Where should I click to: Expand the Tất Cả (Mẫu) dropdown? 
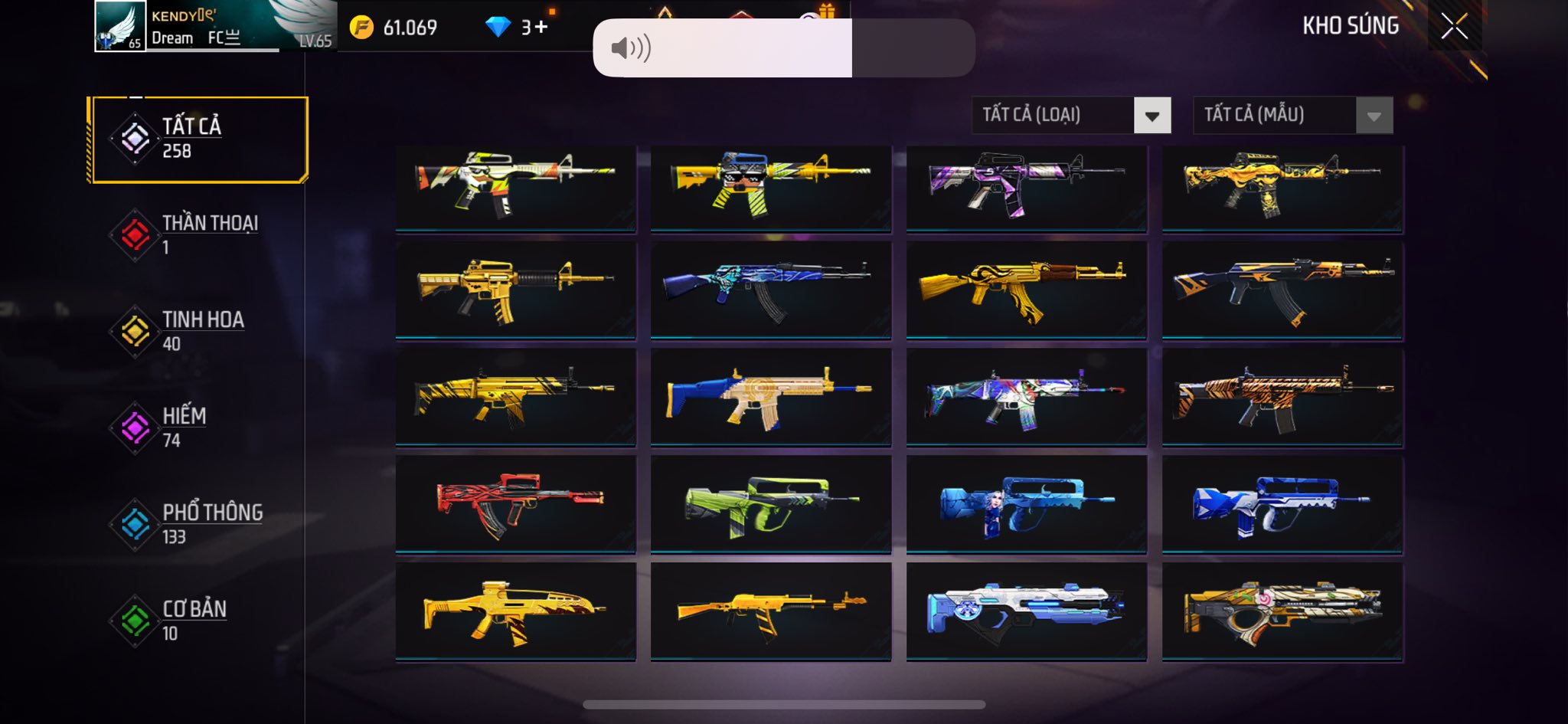point(1292,116)
